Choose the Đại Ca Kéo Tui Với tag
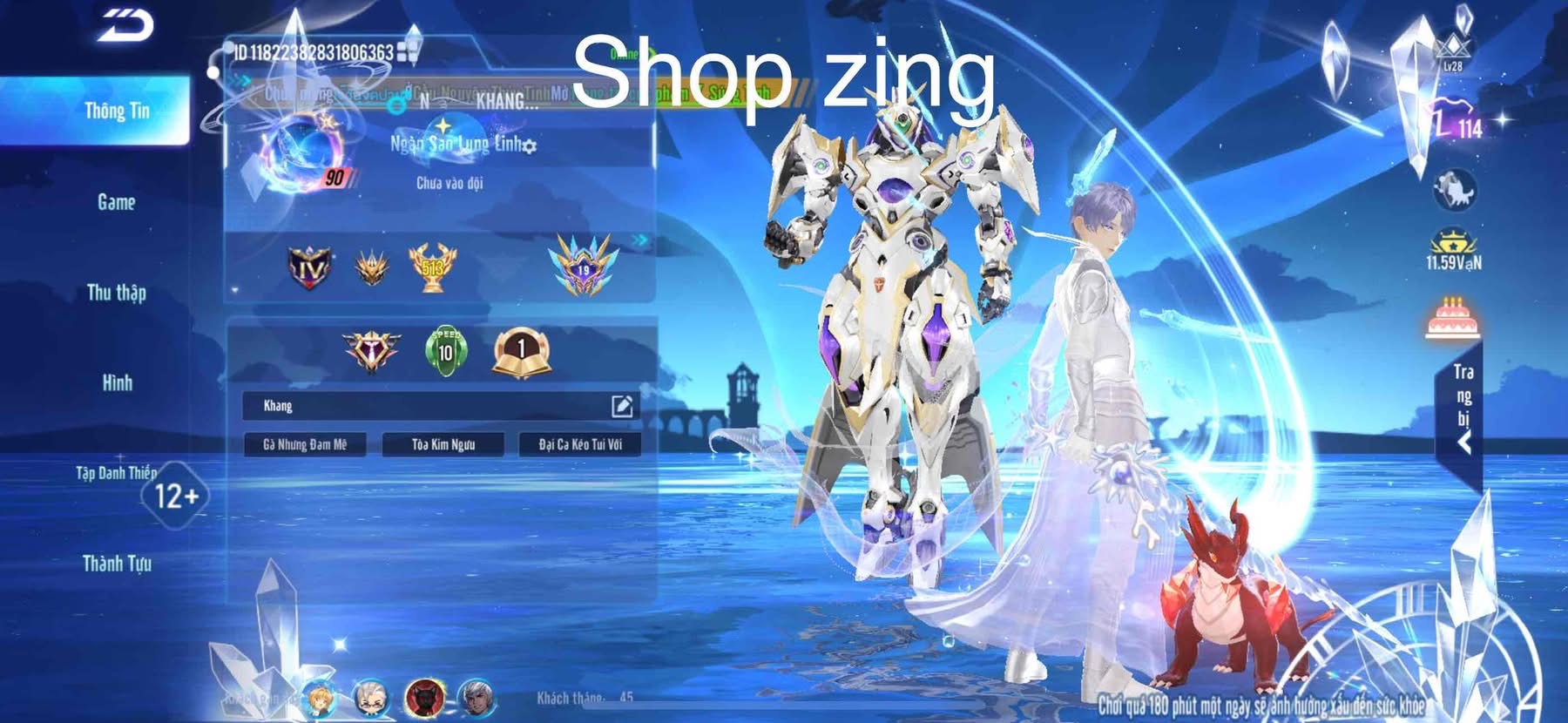 click(x=580, y=444)
